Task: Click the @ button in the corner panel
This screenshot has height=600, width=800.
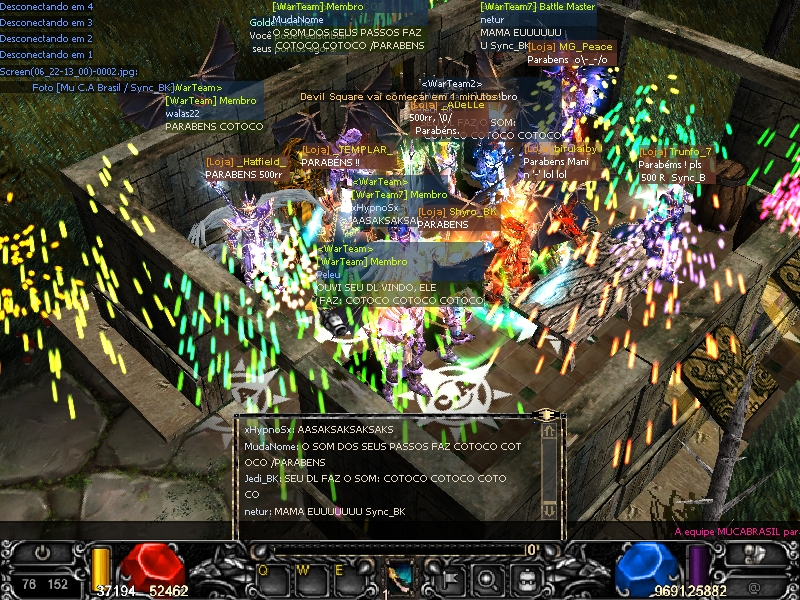Action: tap(753, 586)
